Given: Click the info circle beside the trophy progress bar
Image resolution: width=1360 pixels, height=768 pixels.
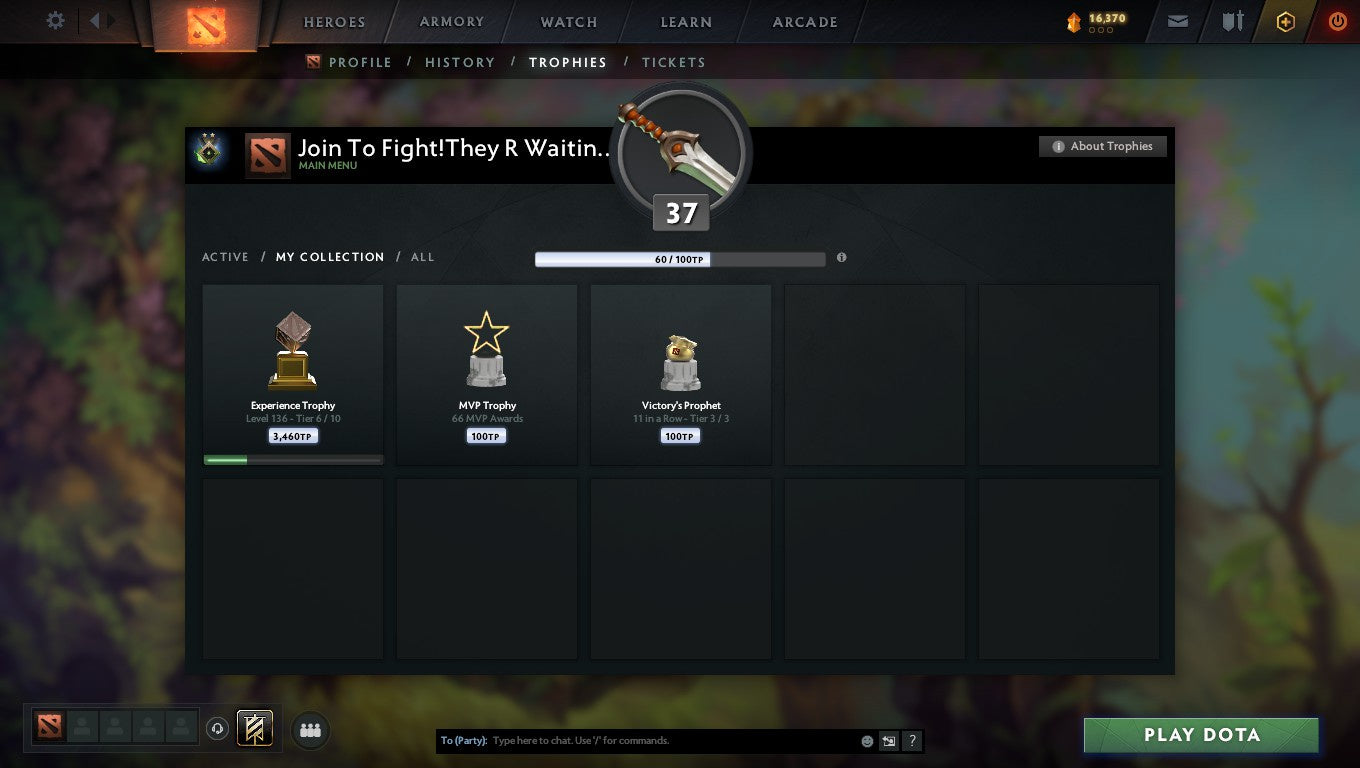Looking at the screenshot, I should click(841, 258).
